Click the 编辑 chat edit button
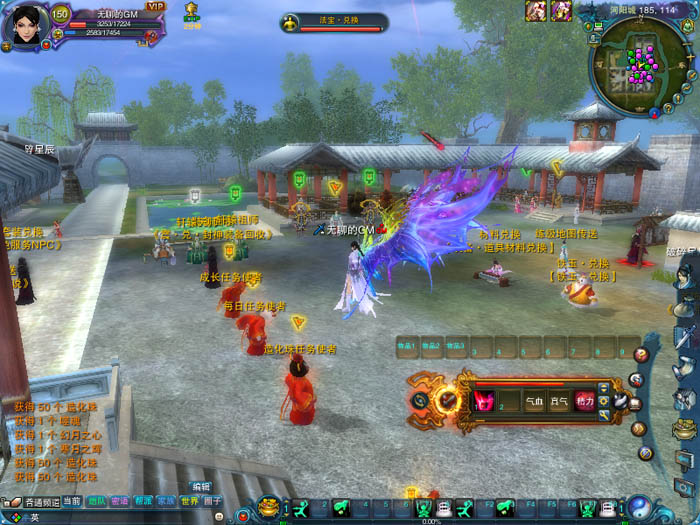This screenshot has height=525, width=700. (x=201, y=487)
